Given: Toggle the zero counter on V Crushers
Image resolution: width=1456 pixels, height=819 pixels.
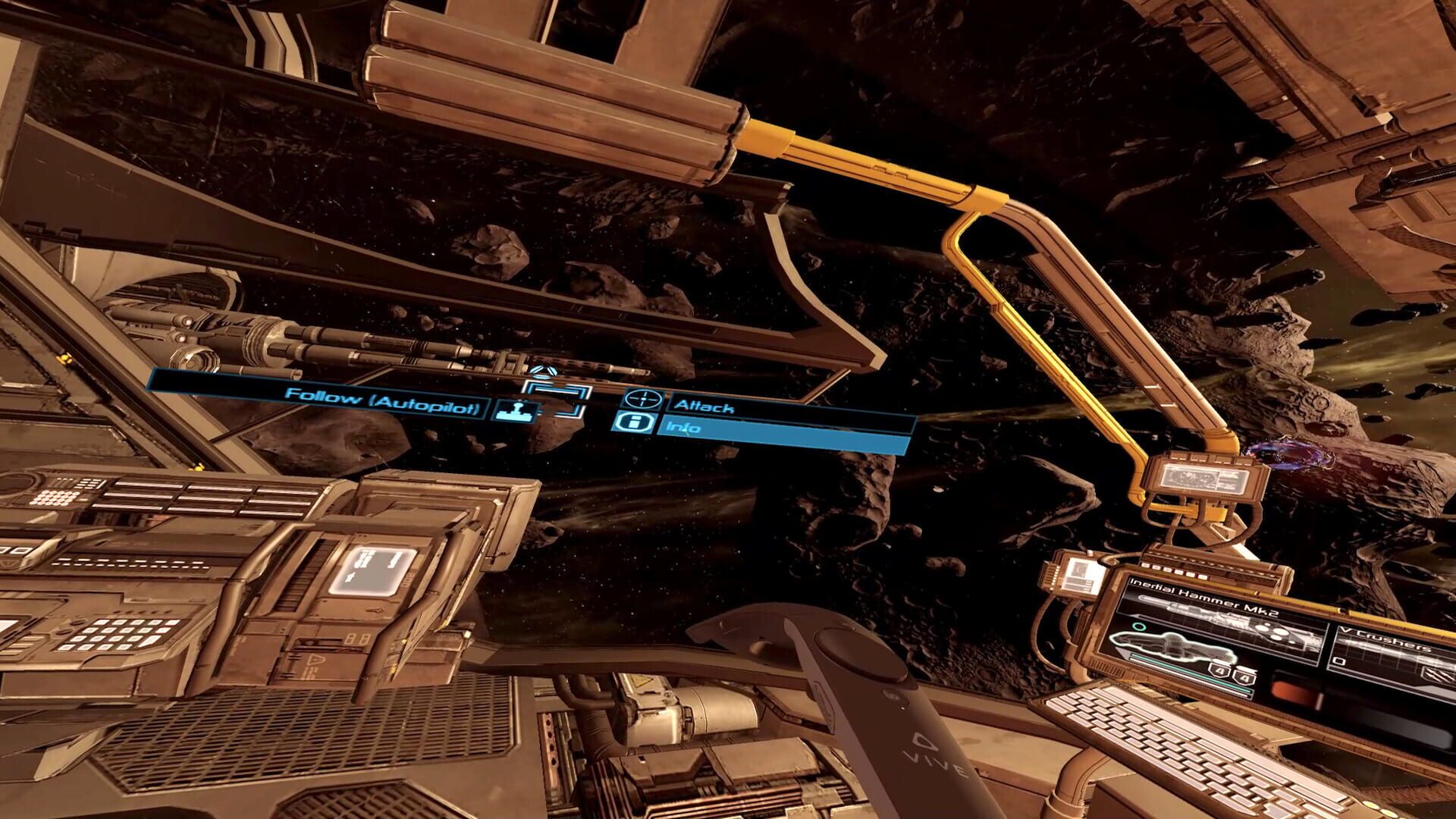Looking at the screenshot, I should pyautogui.click(x=1339, y=661).
